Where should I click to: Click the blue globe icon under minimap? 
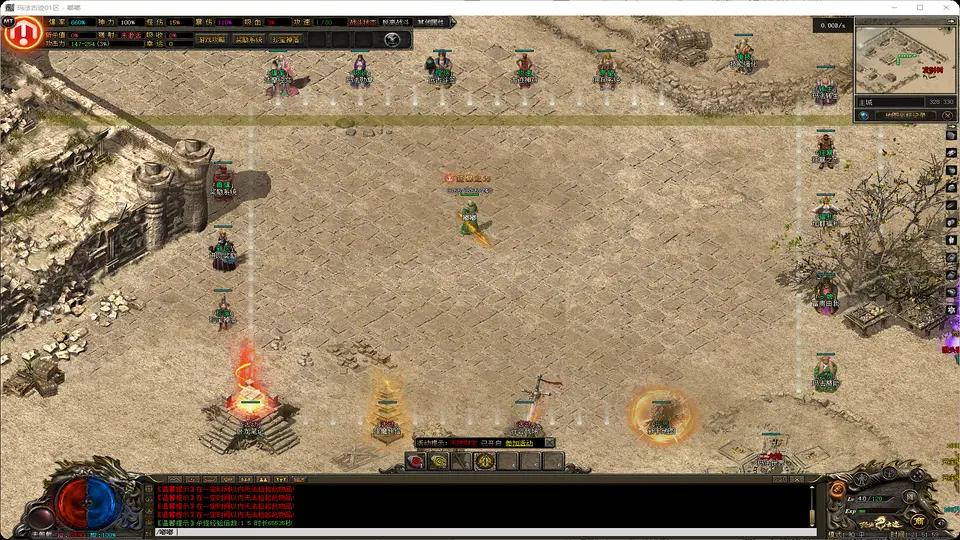tap(863, 116)
